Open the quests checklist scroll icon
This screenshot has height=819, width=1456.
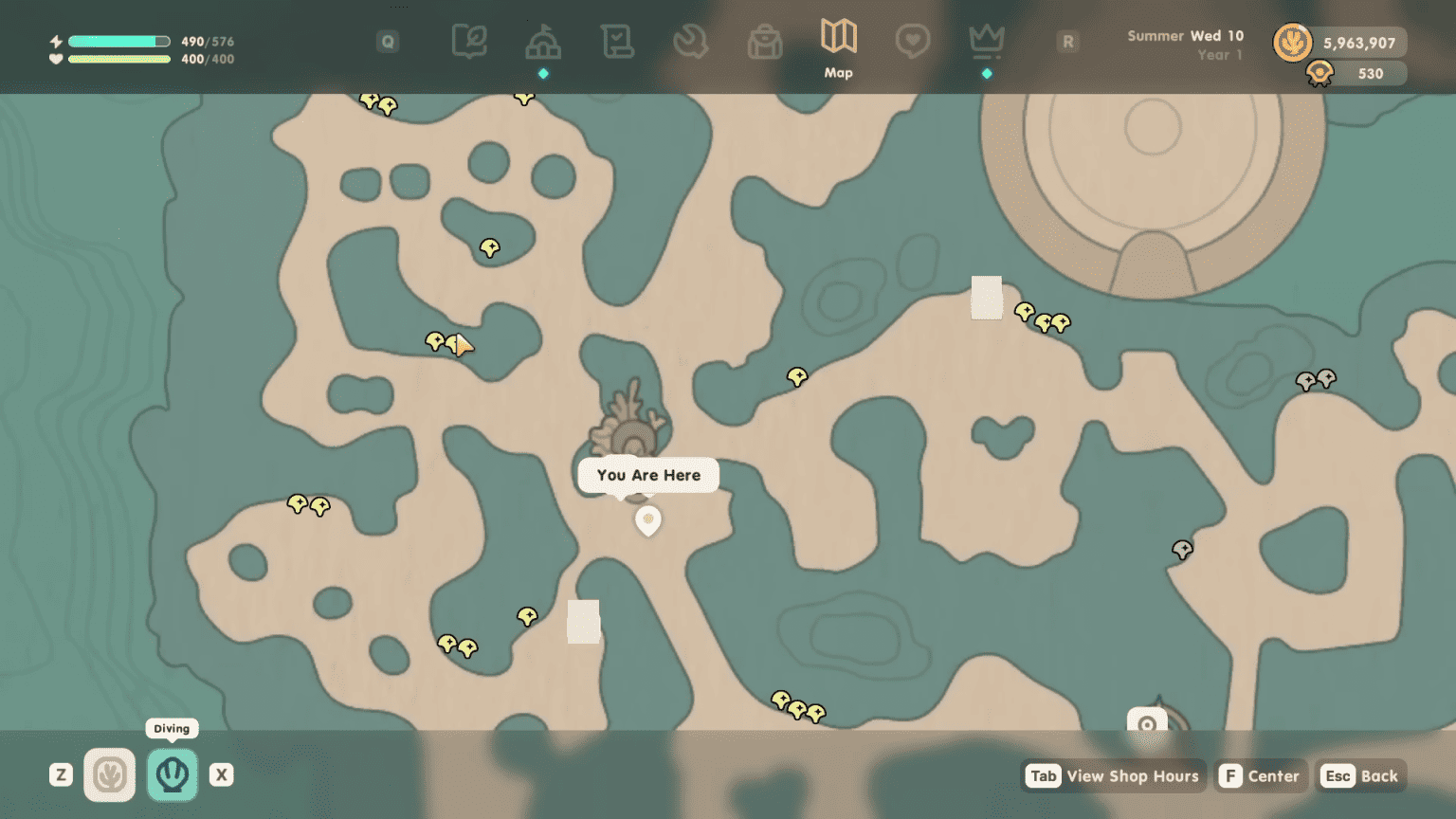click(x=618, y=42)
